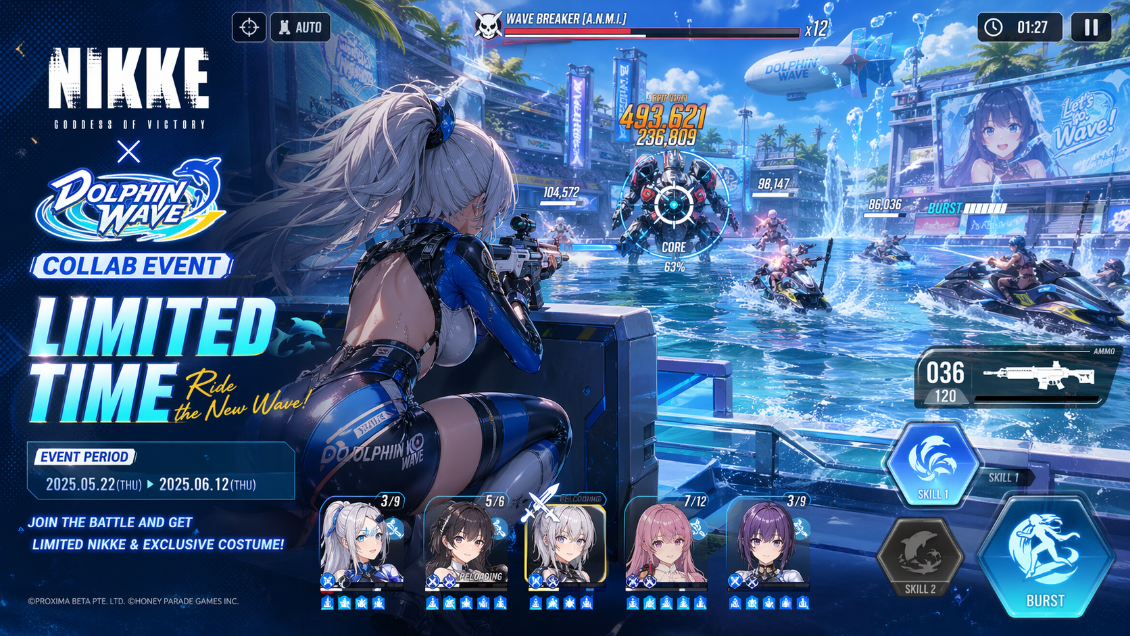The height and width of the screenshot is (636, 1130).
Task: Choose the brown-haired reloading character portrait
Action: tap(465, 543)
